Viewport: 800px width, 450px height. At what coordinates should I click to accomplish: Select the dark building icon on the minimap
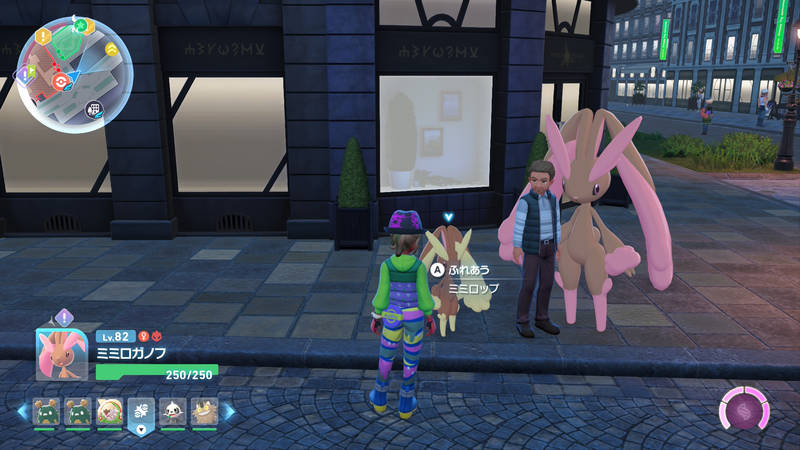click(95, 109)
